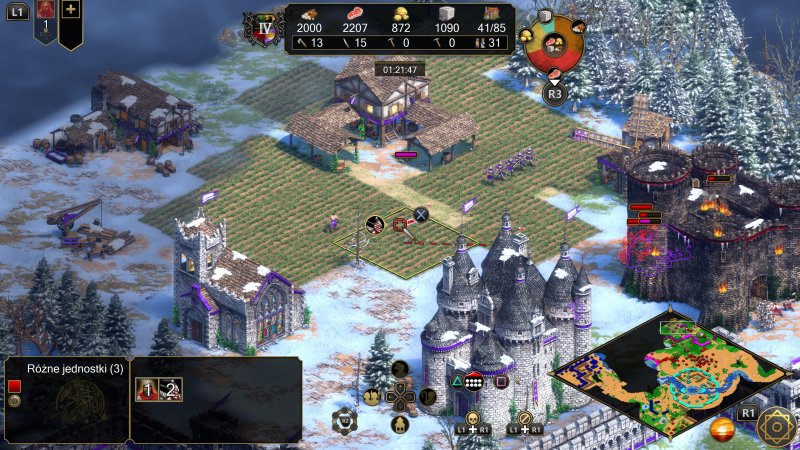800x450 pixels.
Task: Click the crossed swords marker on field
Action: tap(421, 213)
